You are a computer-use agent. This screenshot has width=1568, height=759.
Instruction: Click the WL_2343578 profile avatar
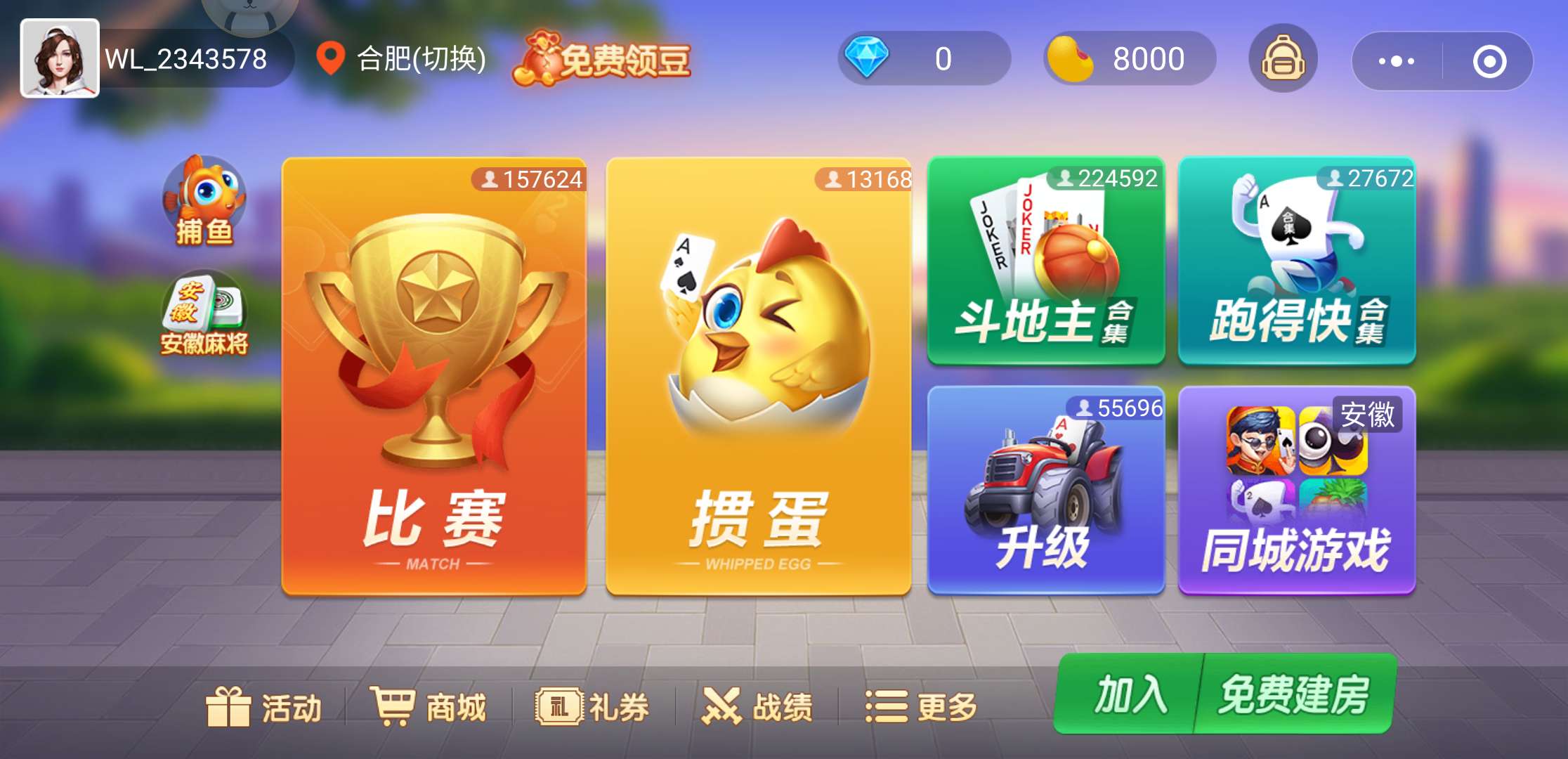pos(60,60)
